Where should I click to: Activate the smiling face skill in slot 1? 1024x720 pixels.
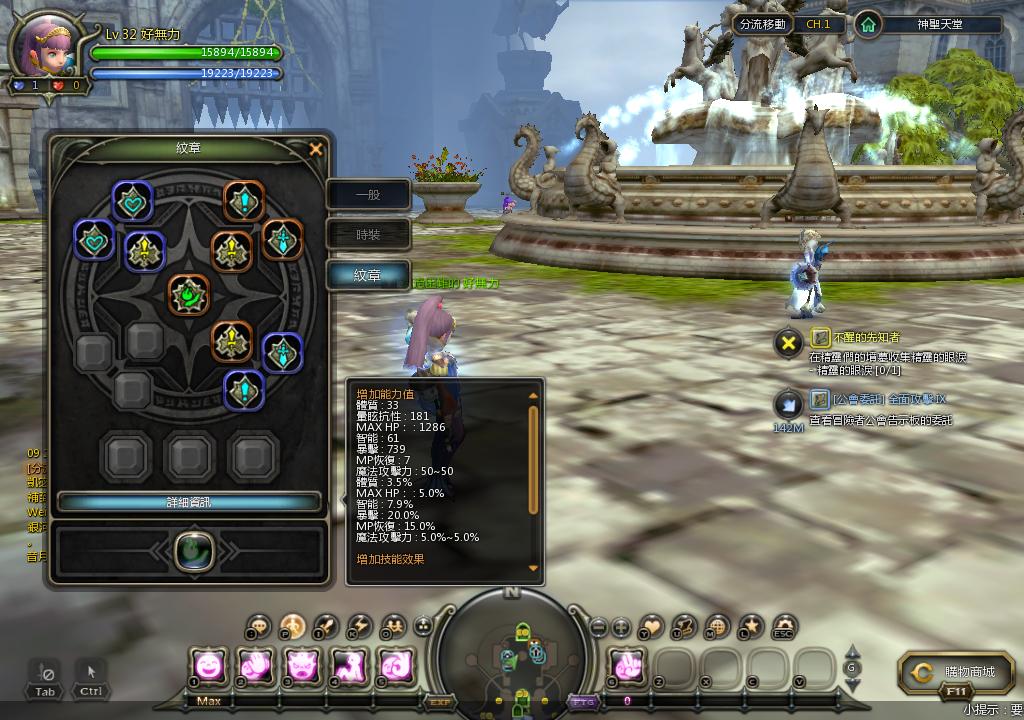click(x=209, y=665)
